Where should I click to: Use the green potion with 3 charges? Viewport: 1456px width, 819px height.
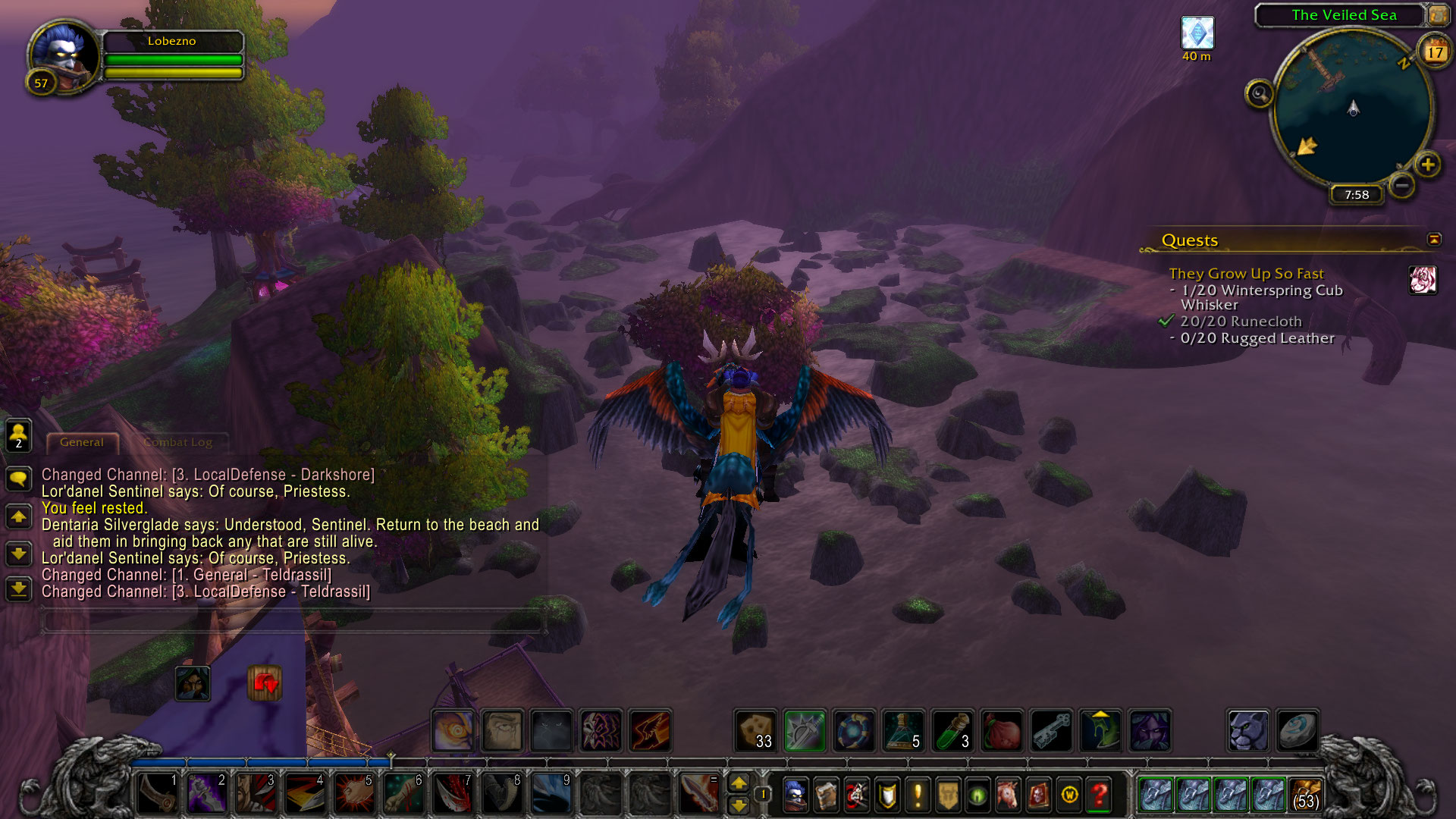coord(952,731)
